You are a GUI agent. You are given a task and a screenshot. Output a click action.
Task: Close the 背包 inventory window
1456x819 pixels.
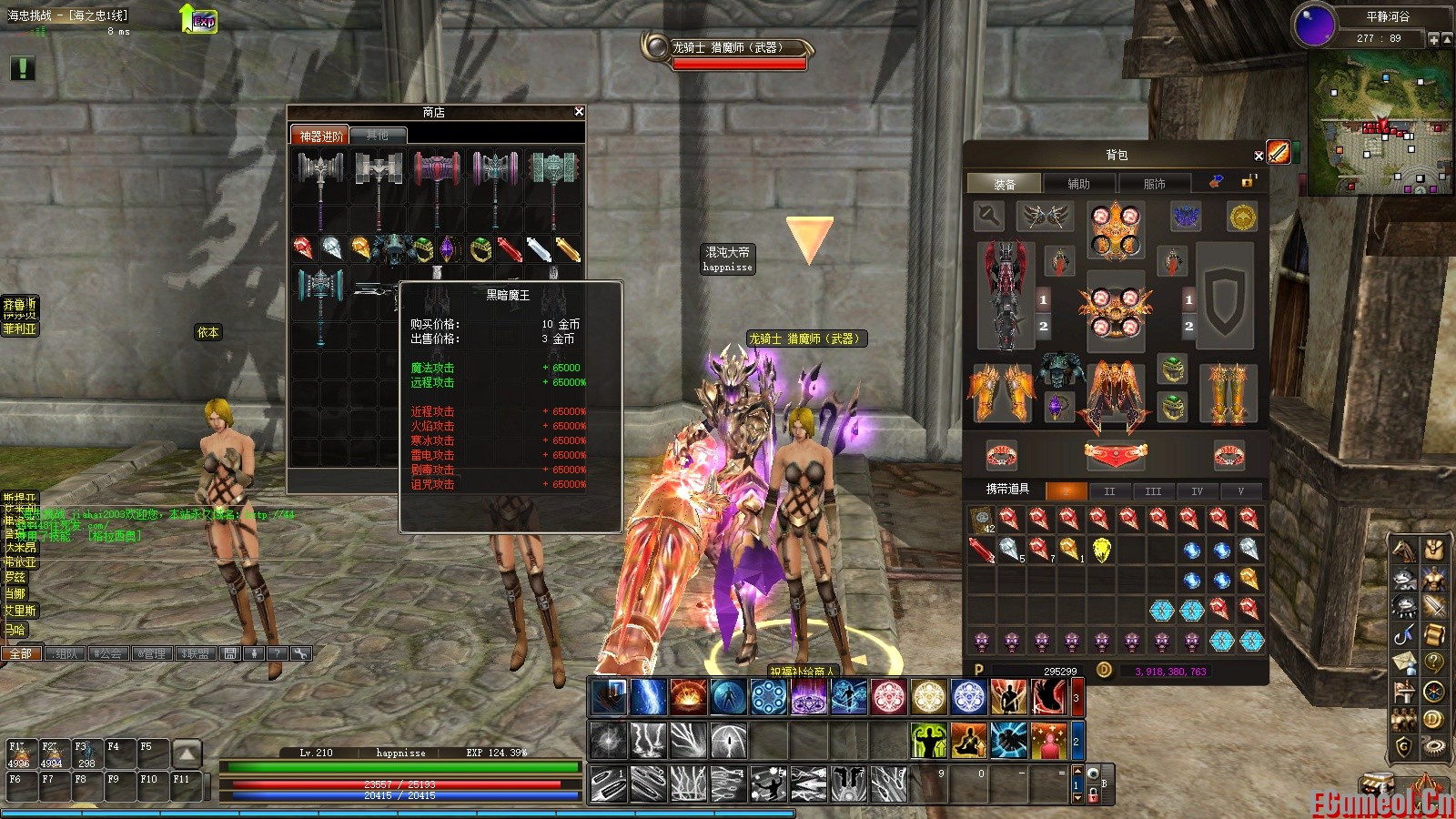[x=1259, y=156]
